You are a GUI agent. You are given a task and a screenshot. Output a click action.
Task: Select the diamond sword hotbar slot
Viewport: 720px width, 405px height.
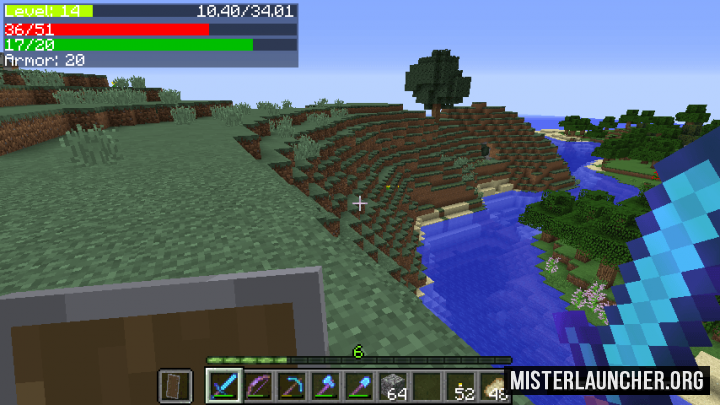point(223,386)
